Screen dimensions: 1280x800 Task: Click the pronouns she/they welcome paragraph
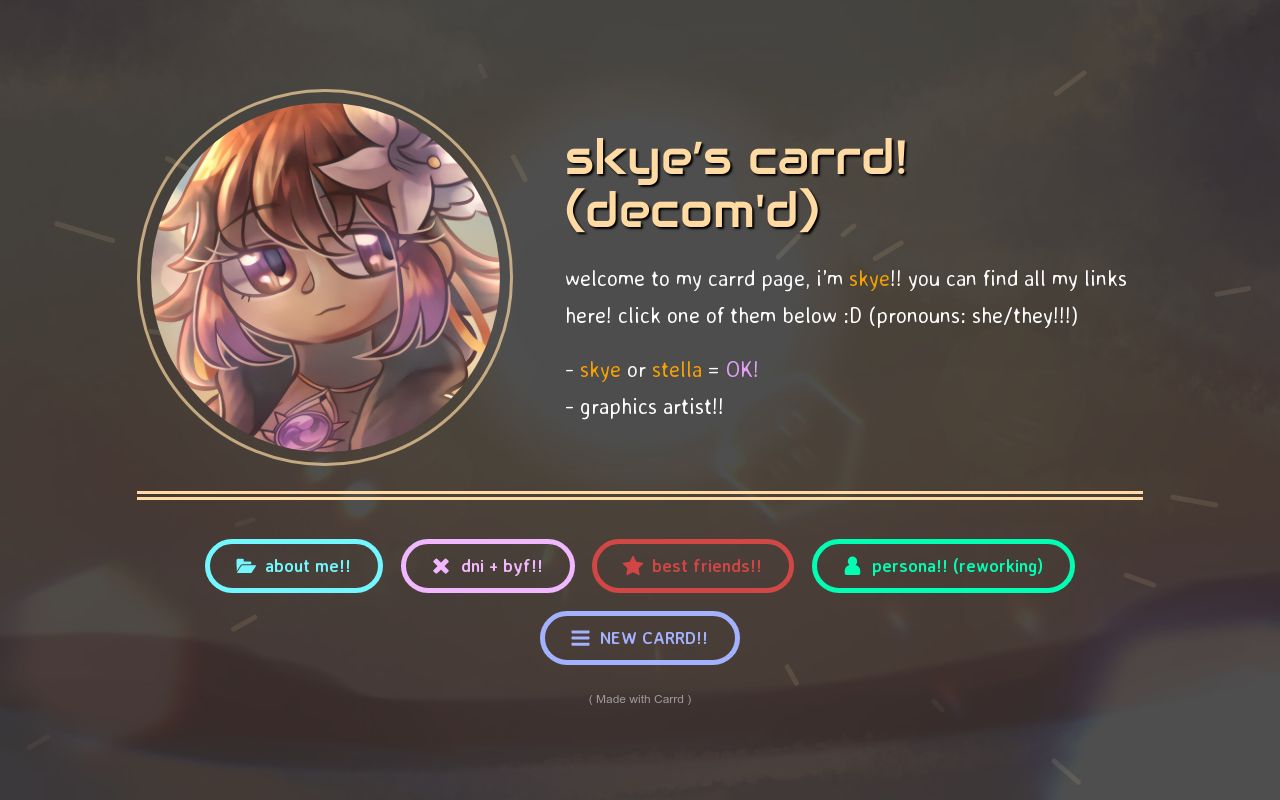pyautogui.click(x=846, y=297)
